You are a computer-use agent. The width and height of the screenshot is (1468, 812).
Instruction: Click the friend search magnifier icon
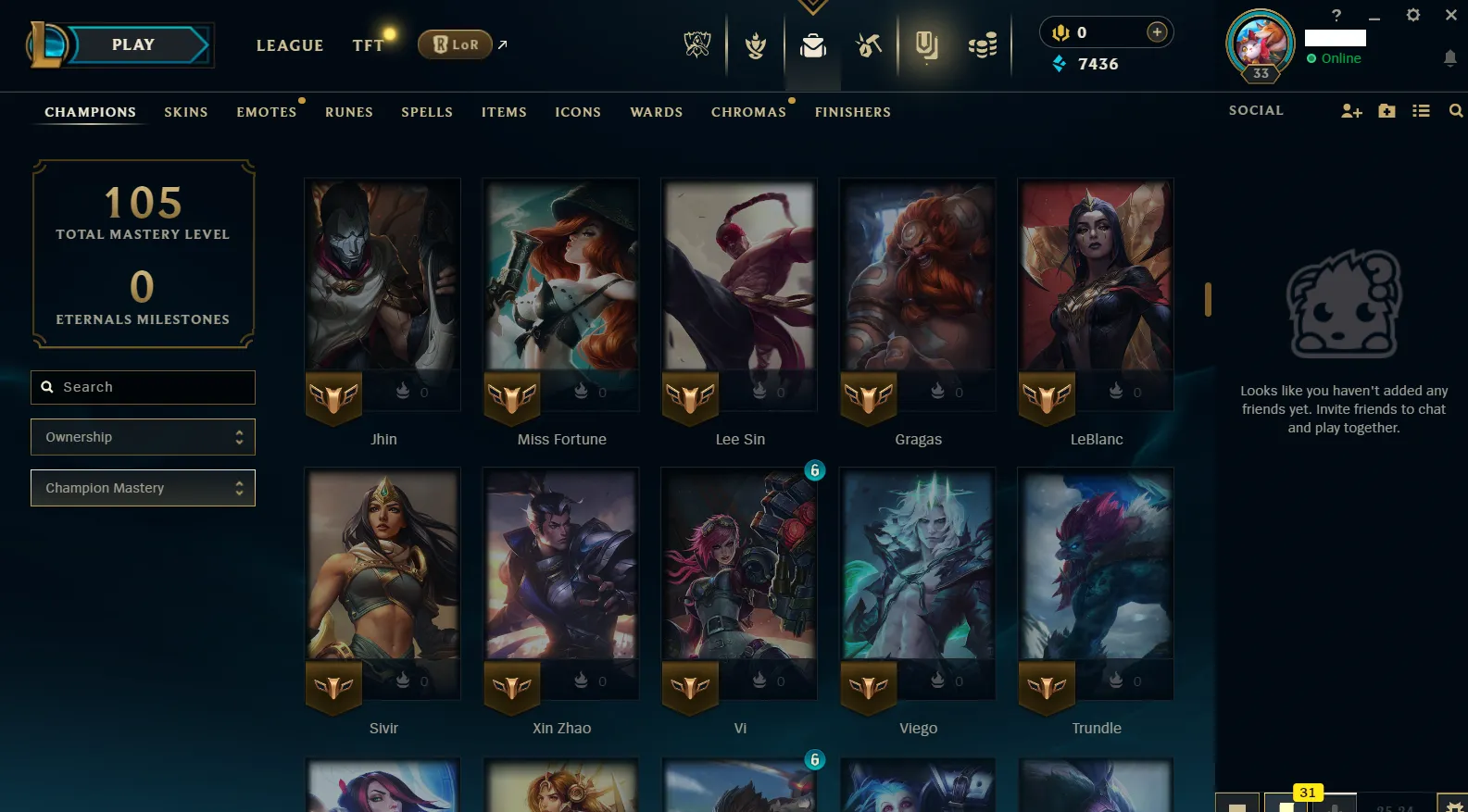(1456, 110)
